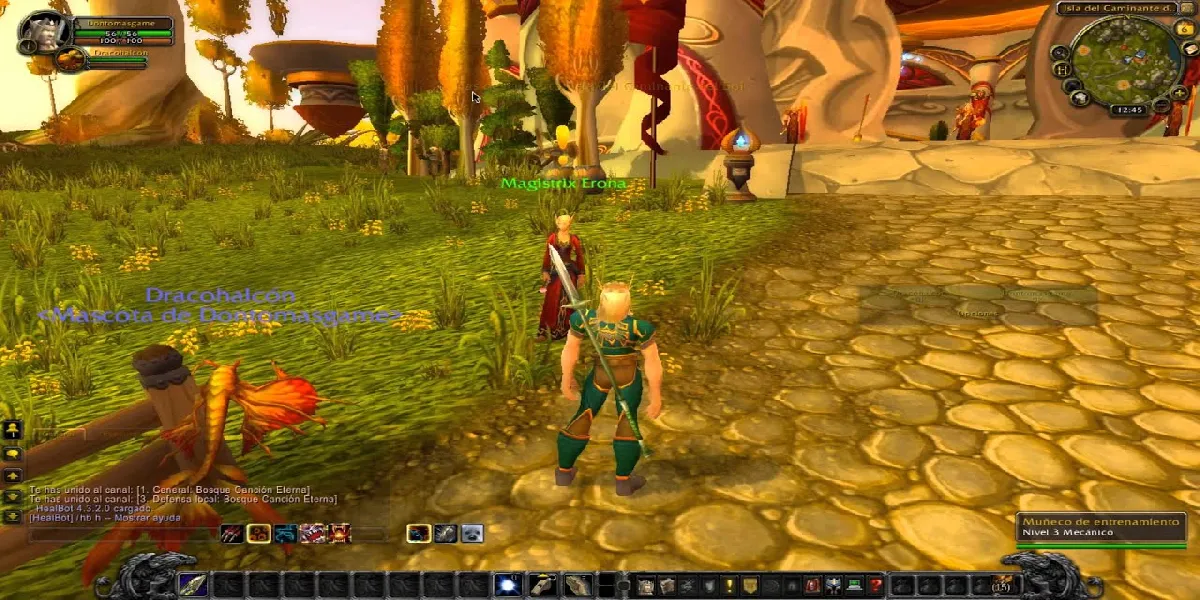Select the Muñeco de entrenamiento target frame

(1100, 528)
